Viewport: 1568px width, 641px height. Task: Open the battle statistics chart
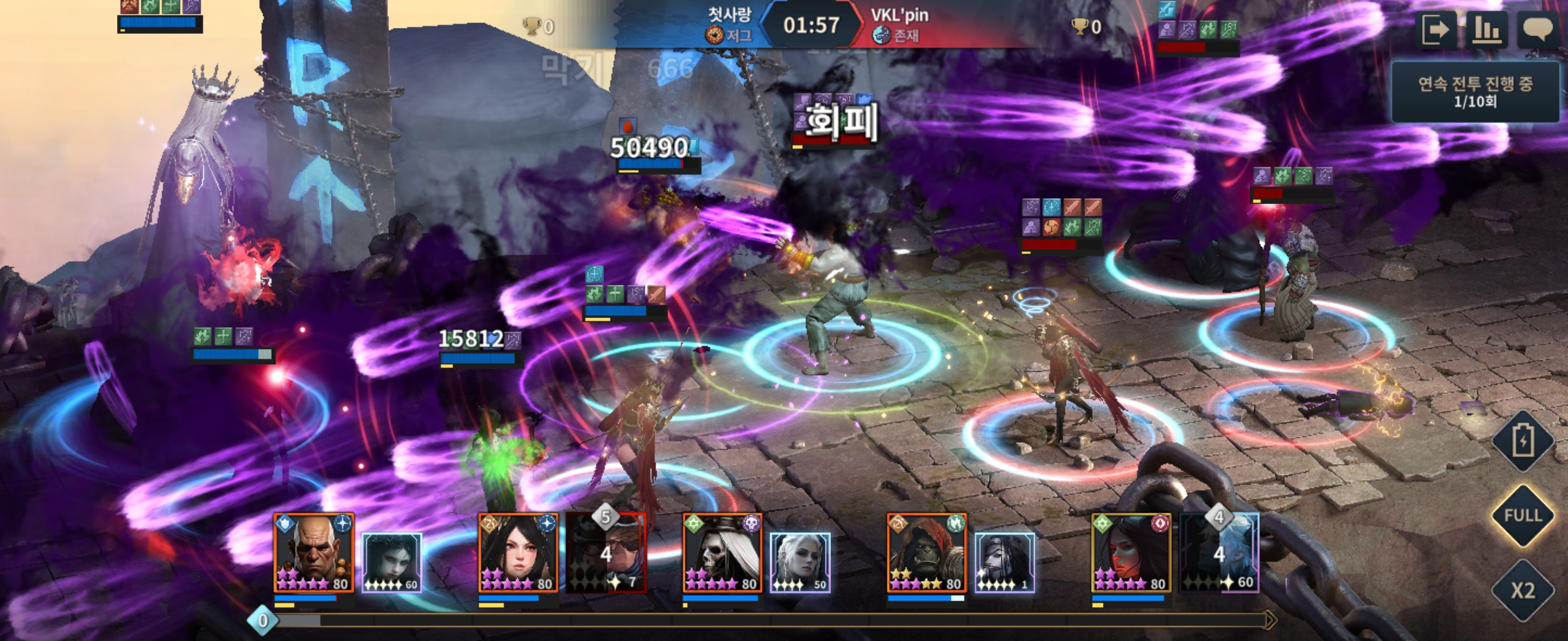(1486, 29)
